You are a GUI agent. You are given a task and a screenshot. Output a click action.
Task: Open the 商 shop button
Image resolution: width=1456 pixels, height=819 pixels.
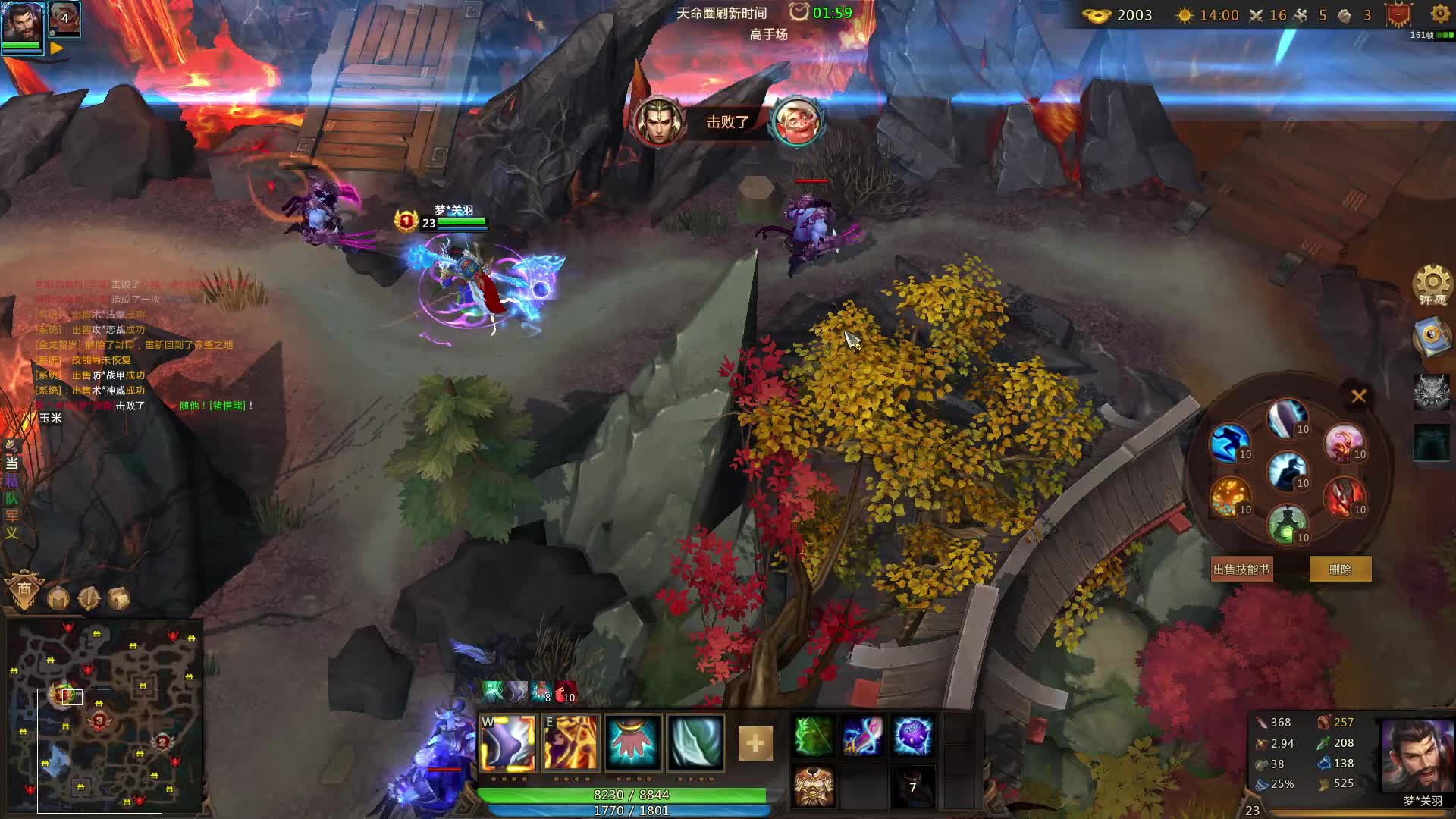click(x=24, y=589)
